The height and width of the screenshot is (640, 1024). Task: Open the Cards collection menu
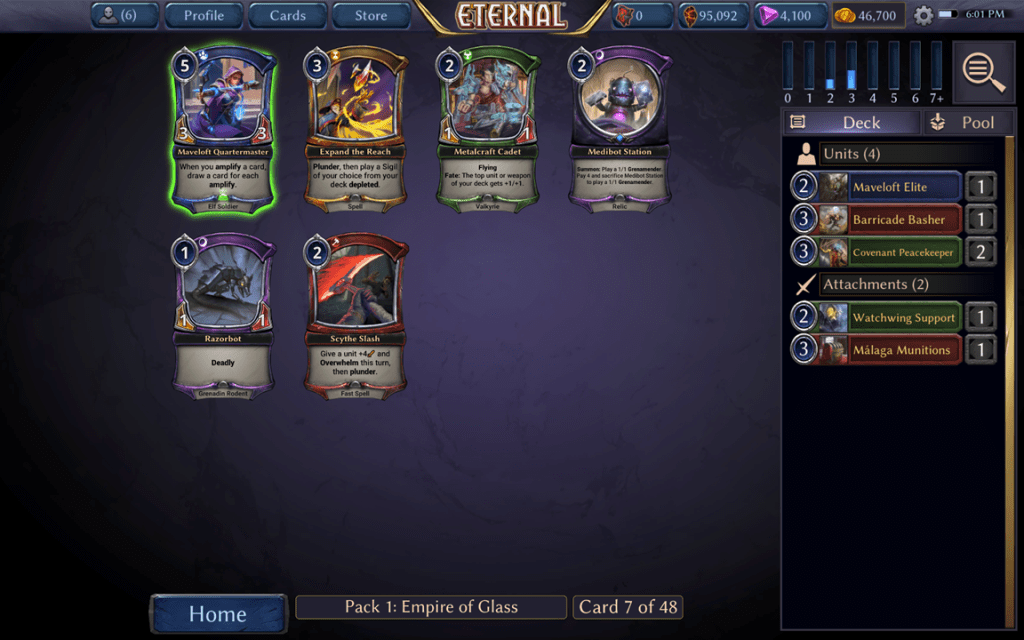click(x=287, y=15)
